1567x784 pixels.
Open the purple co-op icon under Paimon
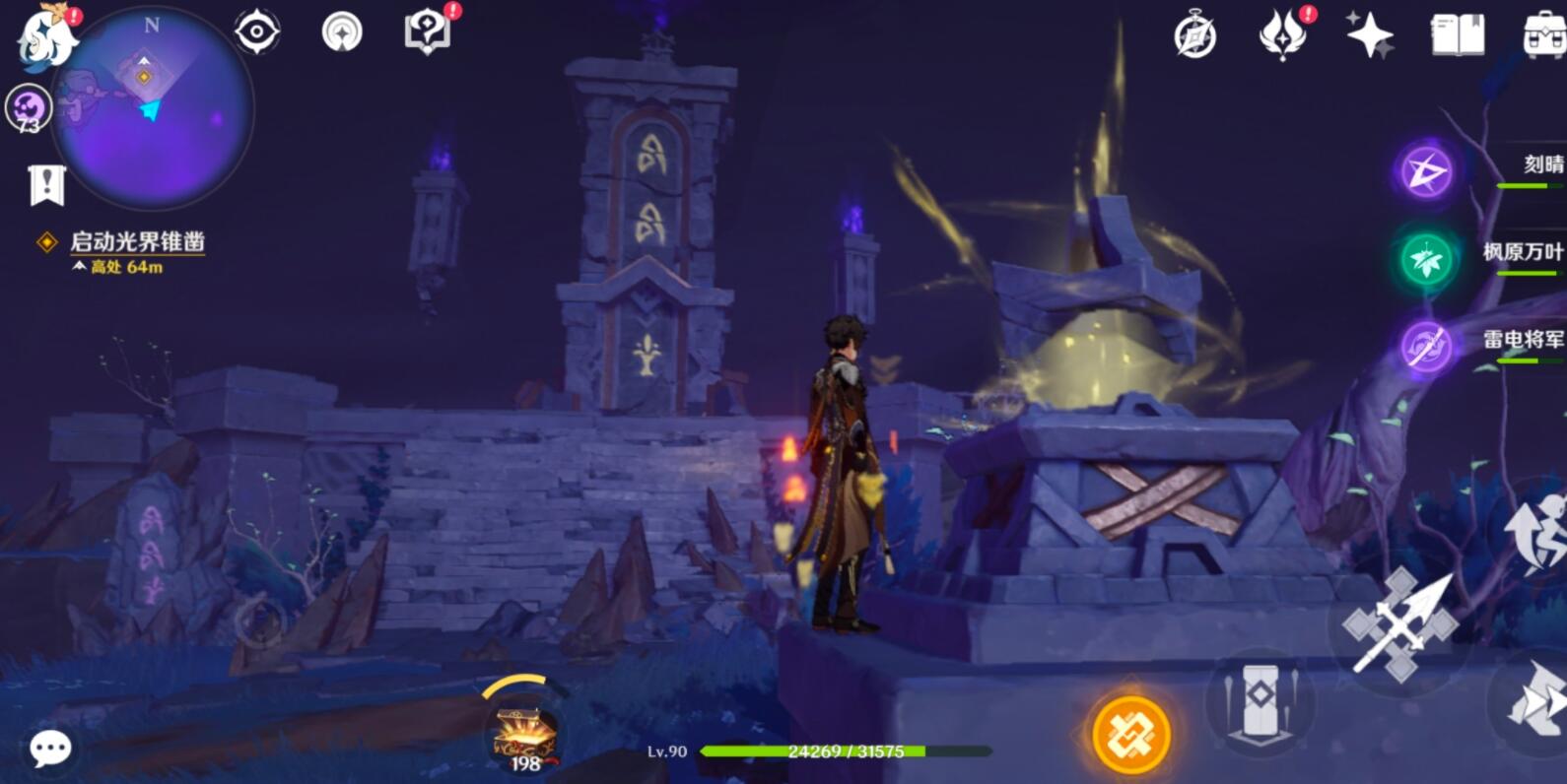(x=29, y=107)
